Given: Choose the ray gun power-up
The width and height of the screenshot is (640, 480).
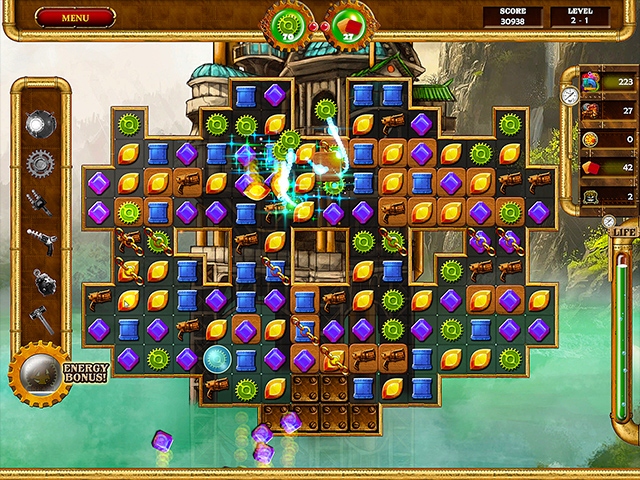Looking at the screenshot, I should pyautogui.click(x=39, y=240).
